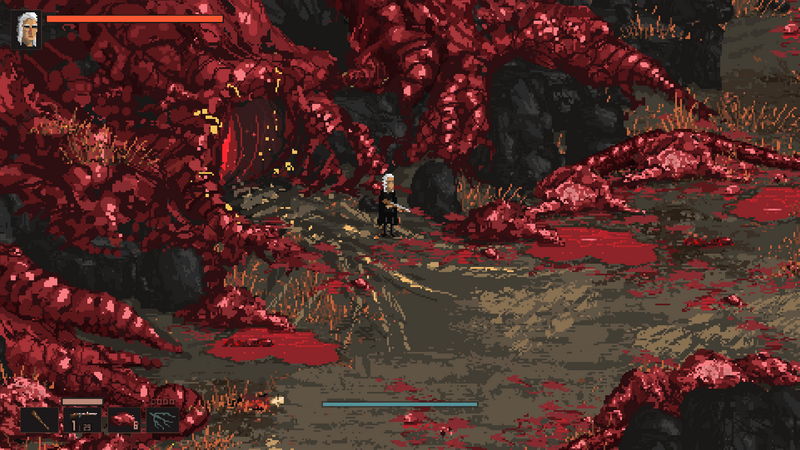Image resolution: width=800 pixels, height=450 pixels.
Task: Click the white-haired character portrait
Action: [28, 30]
